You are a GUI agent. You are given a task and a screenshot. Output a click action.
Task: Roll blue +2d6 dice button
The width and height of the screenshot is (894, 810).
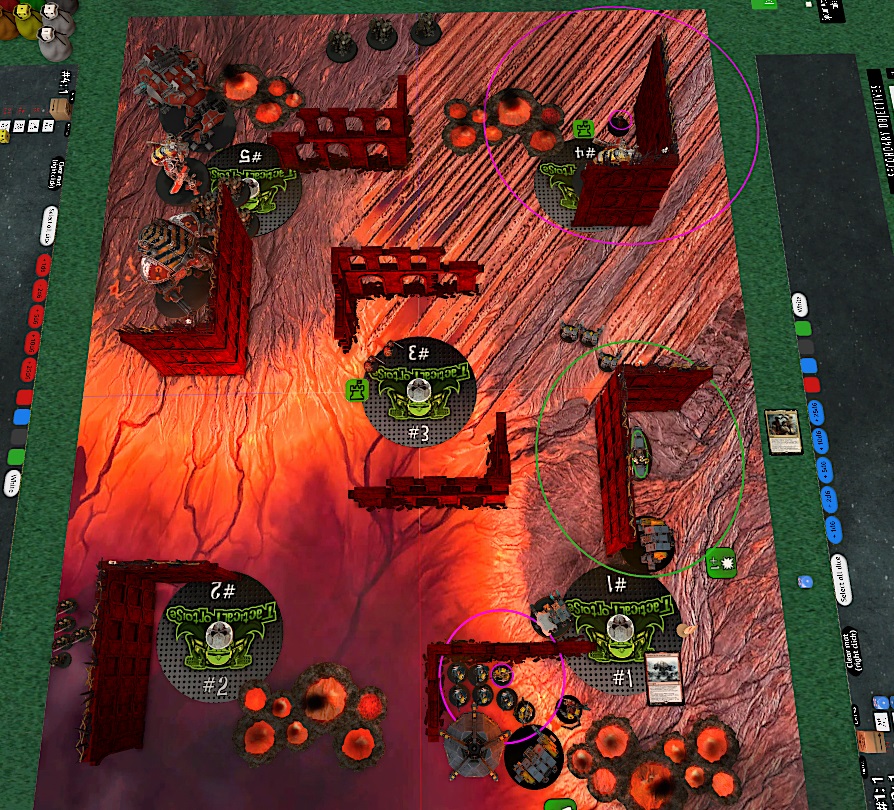tap(828, 498)
